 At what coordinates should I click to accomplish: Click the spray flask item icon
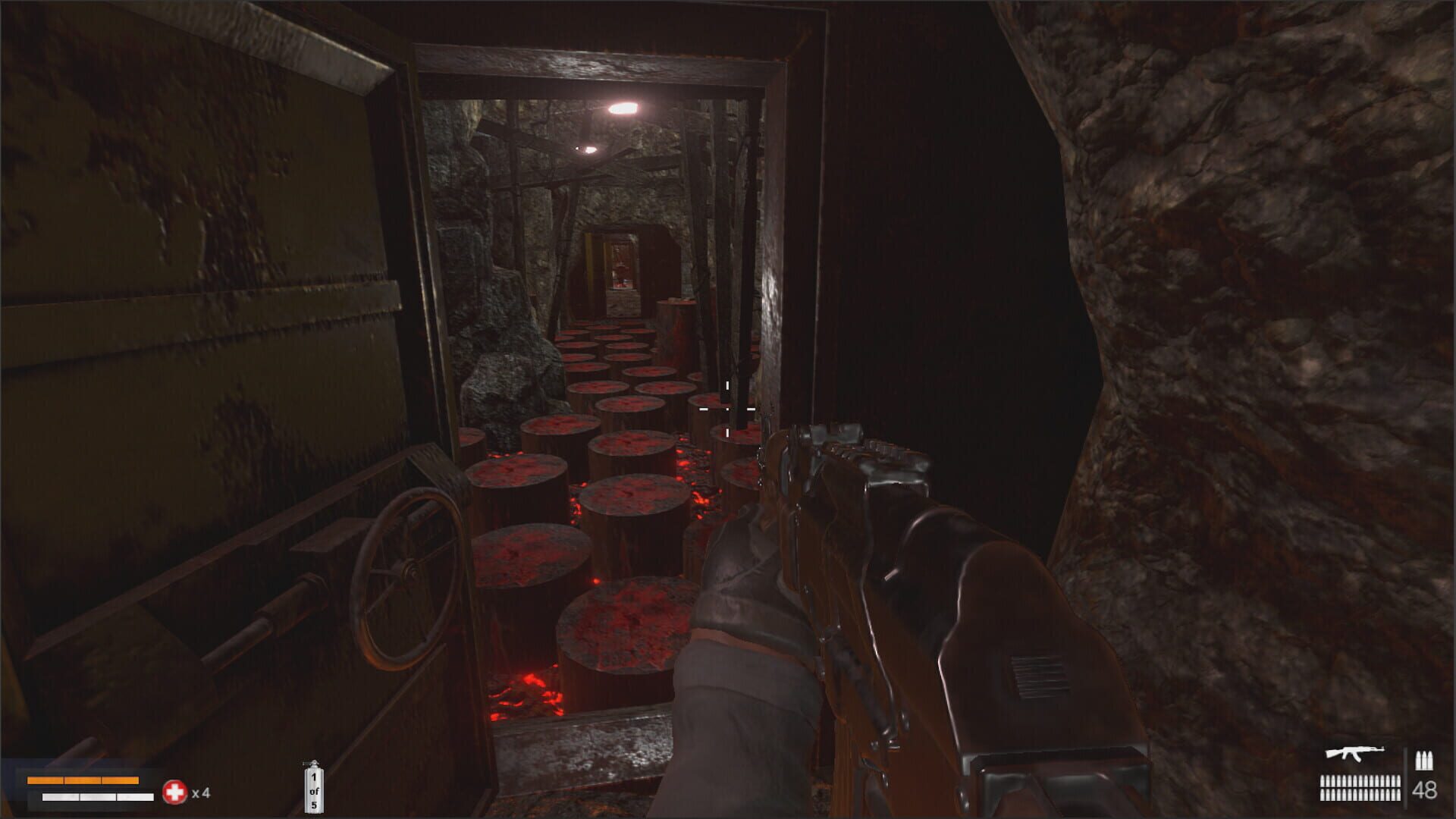(x=314, y=787)
